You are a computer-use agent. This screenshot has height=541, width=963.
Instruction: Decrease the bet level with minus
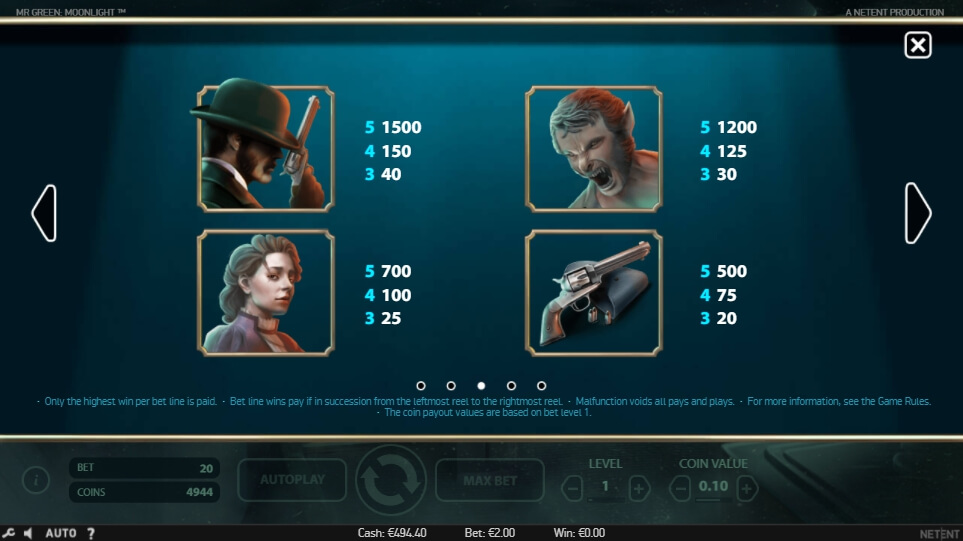click(x=572, y=489)
